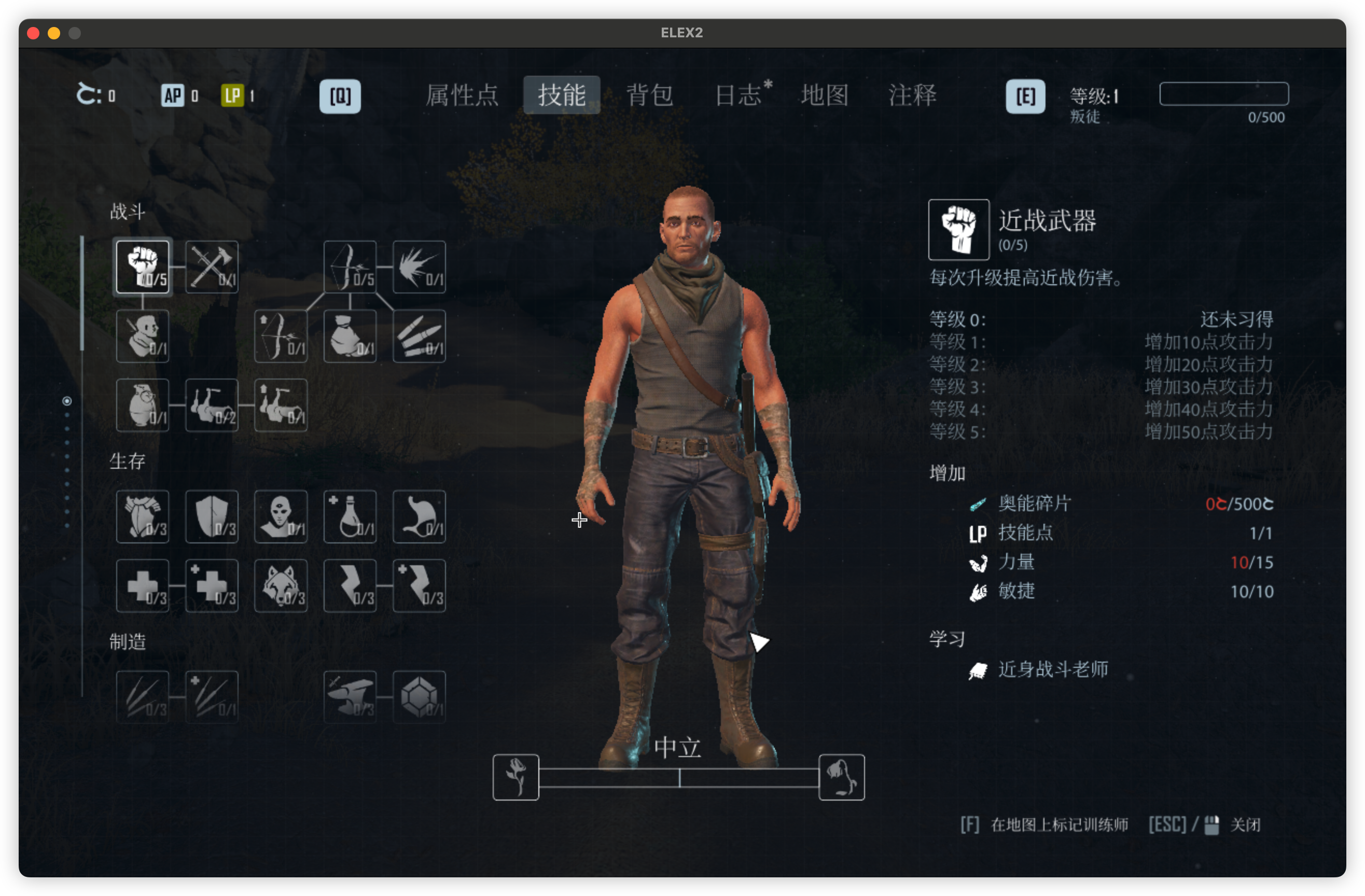Show the 地图 tab
The height and width of the screenshot is (896, 1365).
click(x=825, y=95)
